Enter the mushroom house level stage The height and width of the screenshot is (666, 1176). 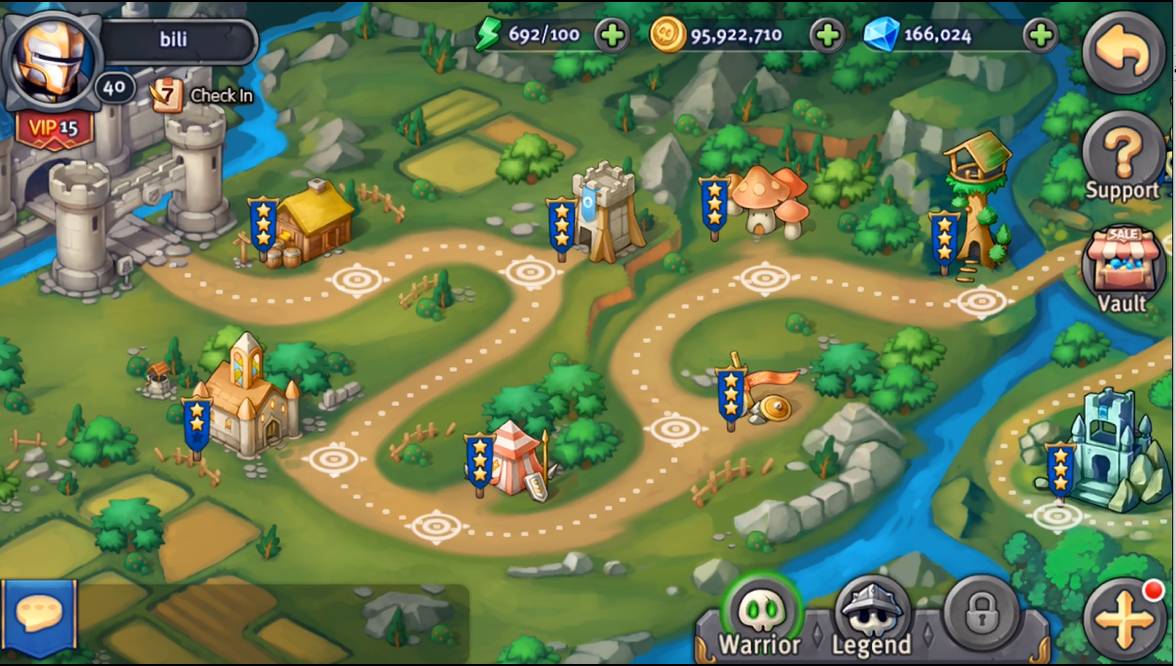[x=767, y=202]
